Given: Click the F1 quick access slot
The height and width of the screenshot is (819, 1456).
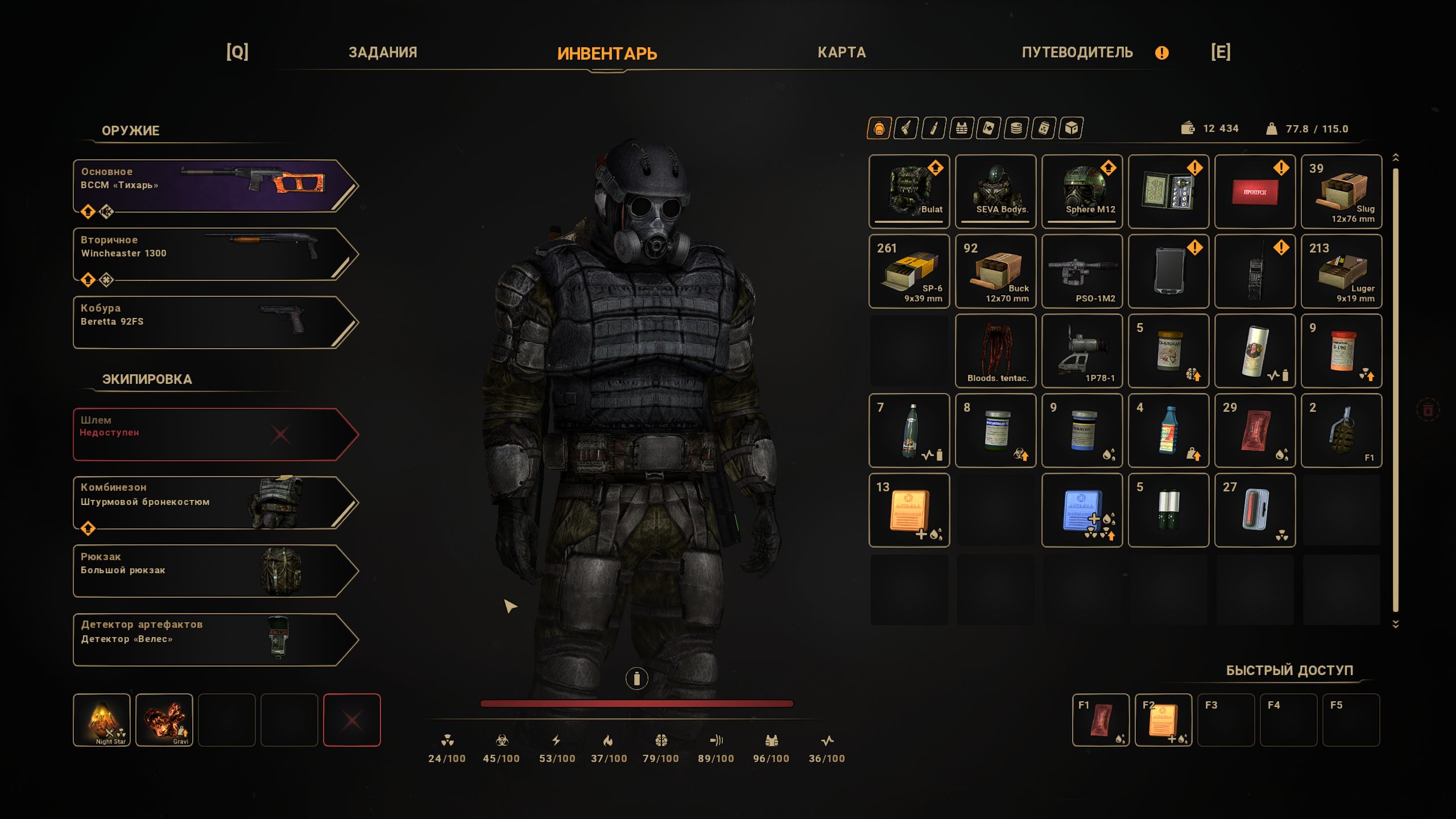Looking at the screenshot, I should (1101, 719).
